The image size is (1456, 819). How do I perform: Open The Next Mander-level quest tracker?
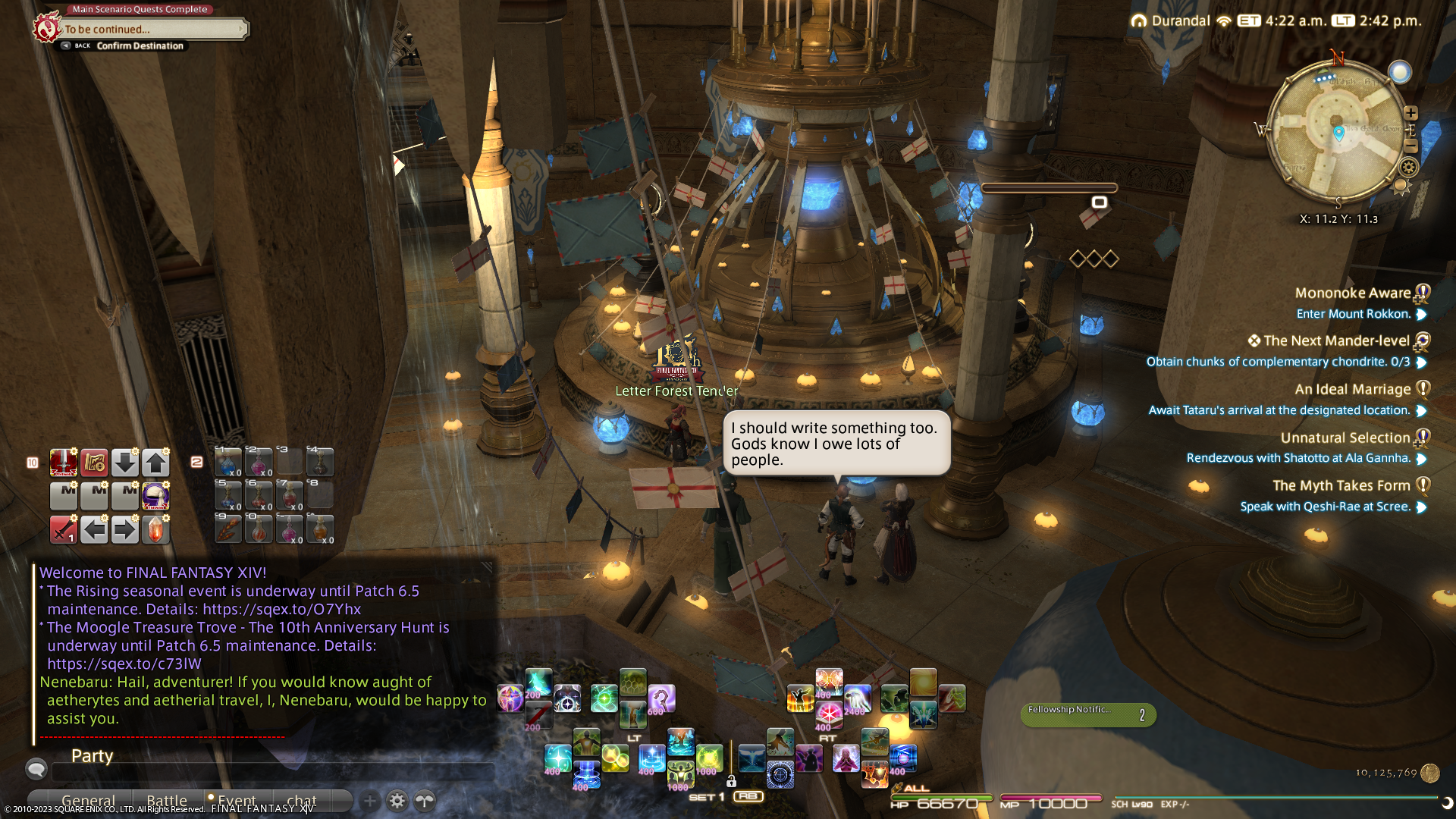coord(1335,341)
